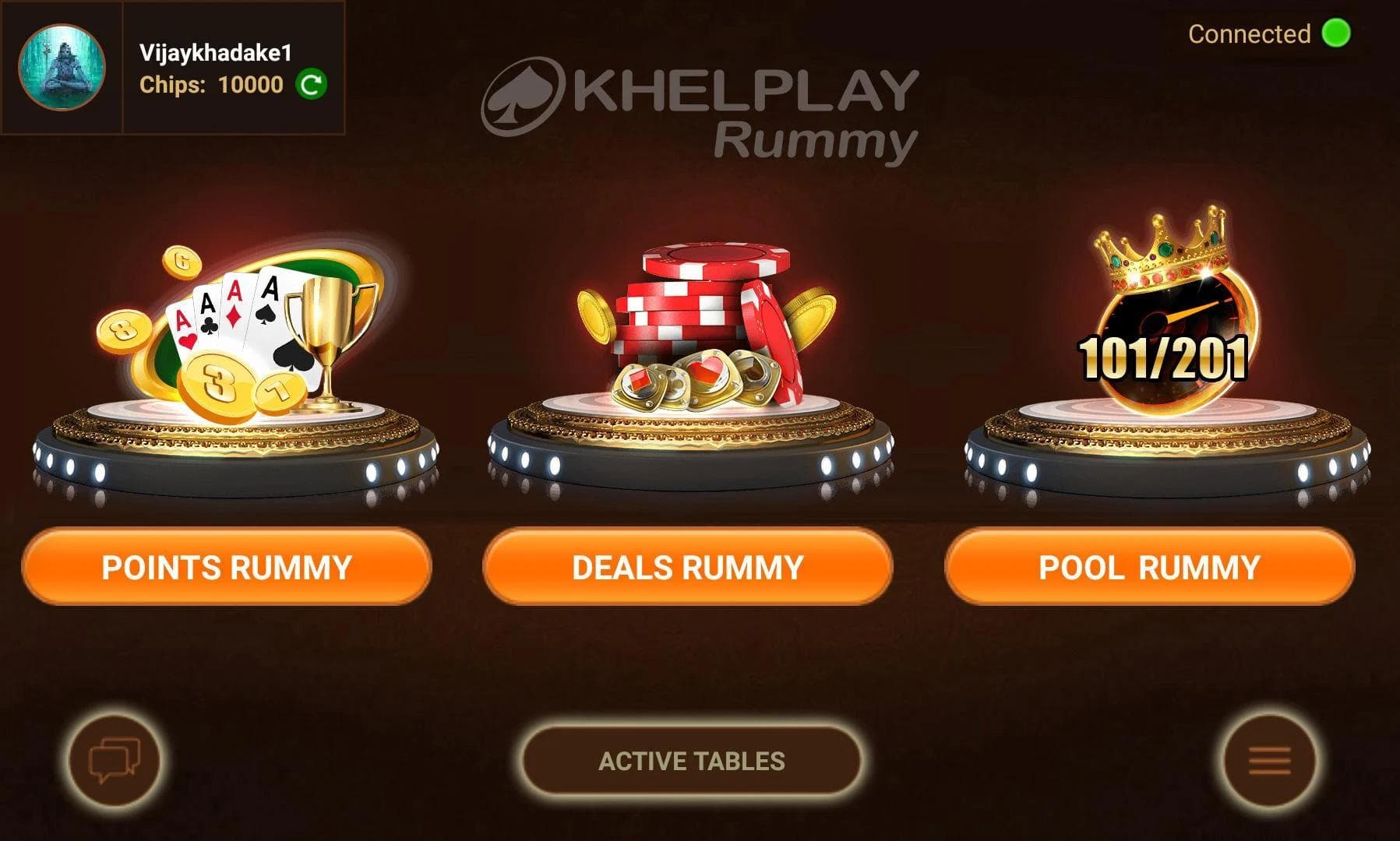
Task: Choose the Deals Rummy button
Action: coord(687,567)
